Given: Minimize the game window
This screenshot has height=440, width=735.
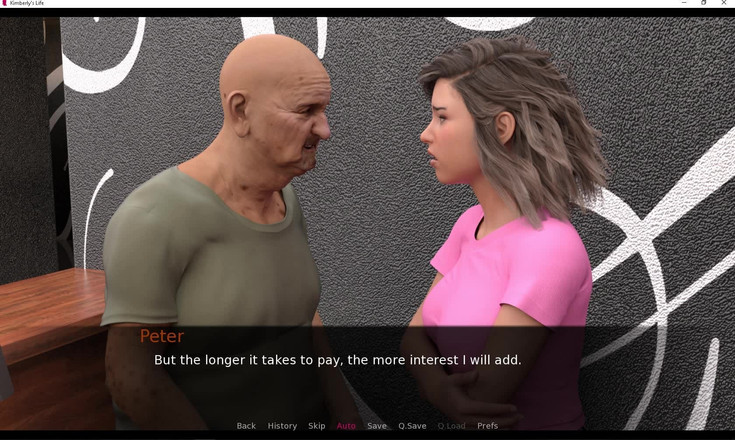Looking at the screenshot, I should (x=681, y=3).
